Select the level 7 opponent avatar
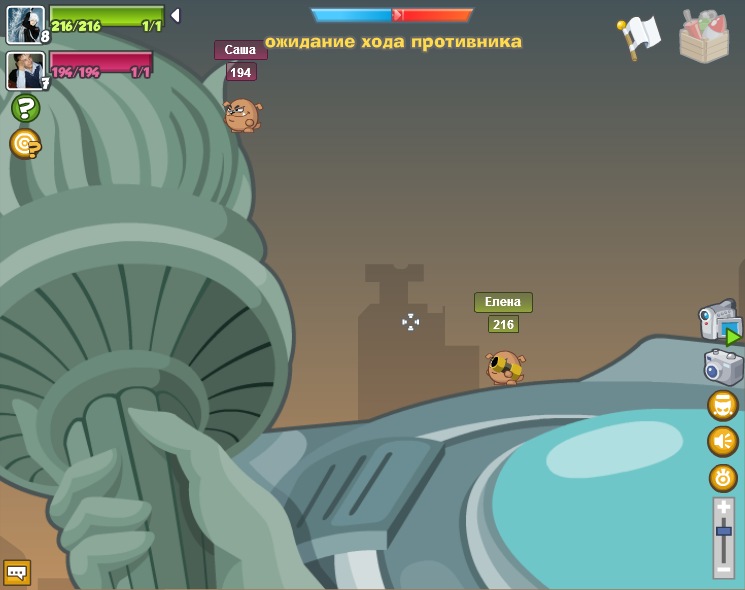745x590 pixels. coord(25,70)
